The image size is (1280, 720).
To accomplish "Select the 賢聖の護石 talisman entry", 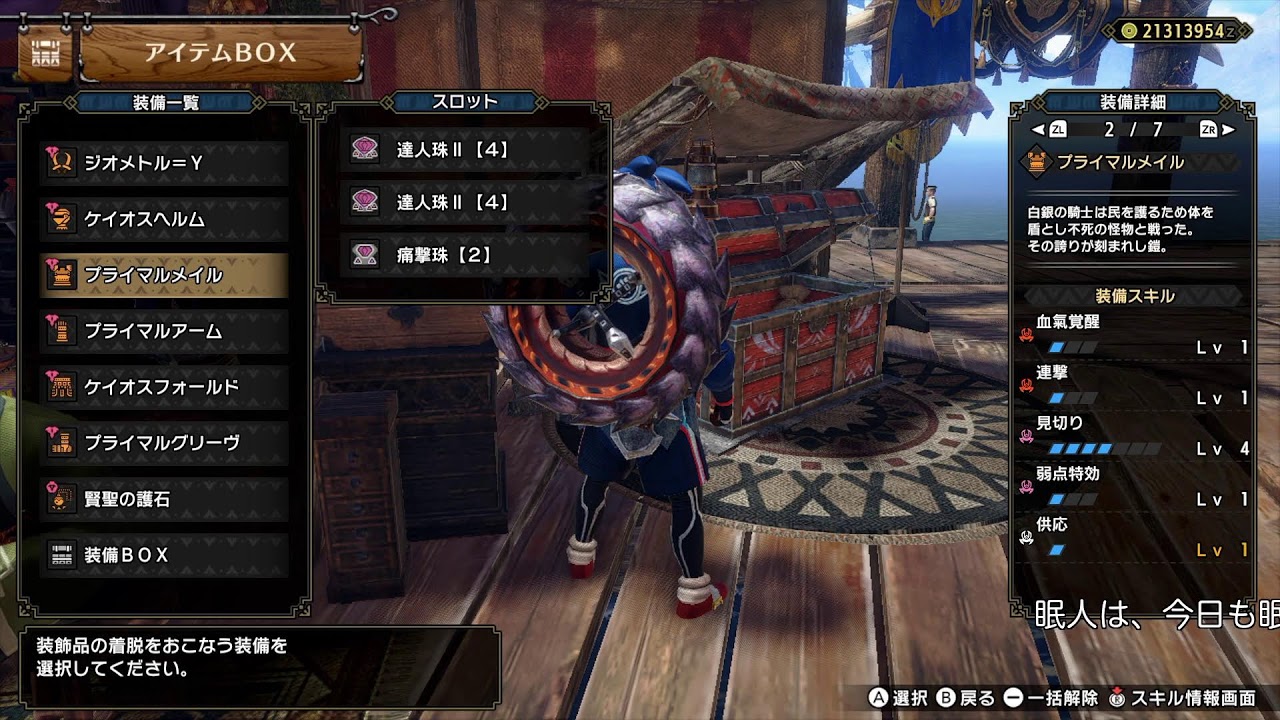I will click(165, 499).
